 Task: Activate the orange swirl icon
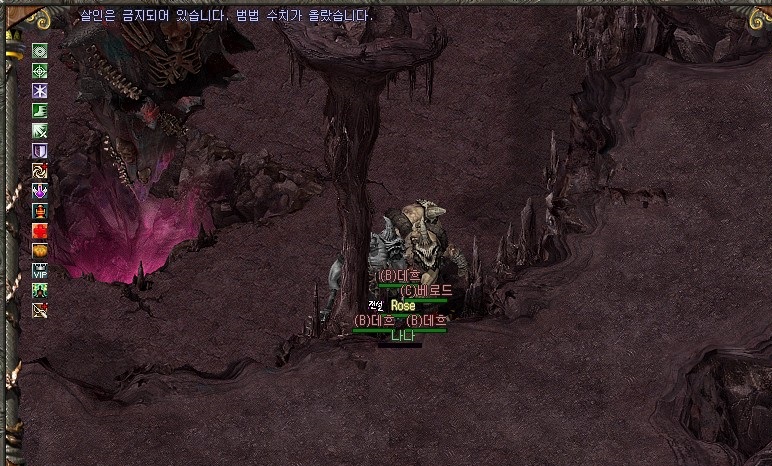click(x=40, y=170)
